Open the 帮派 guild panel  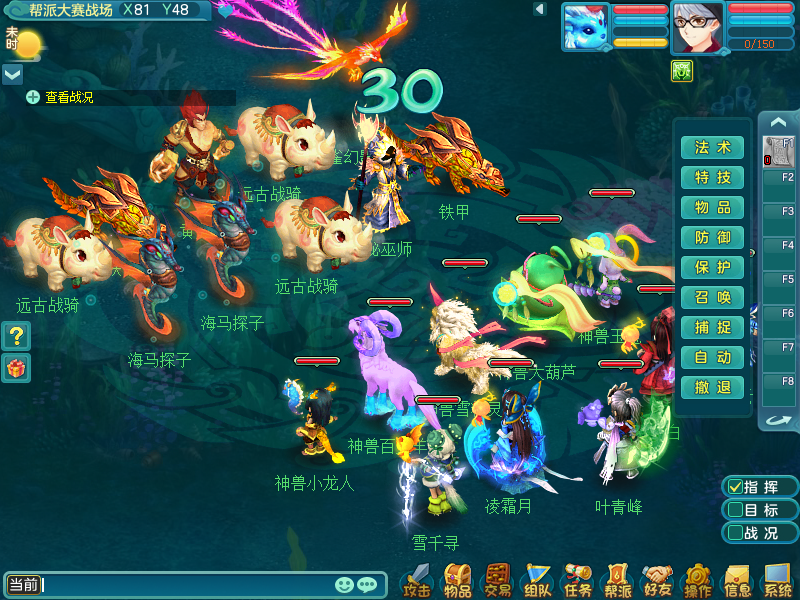[618, 579]
